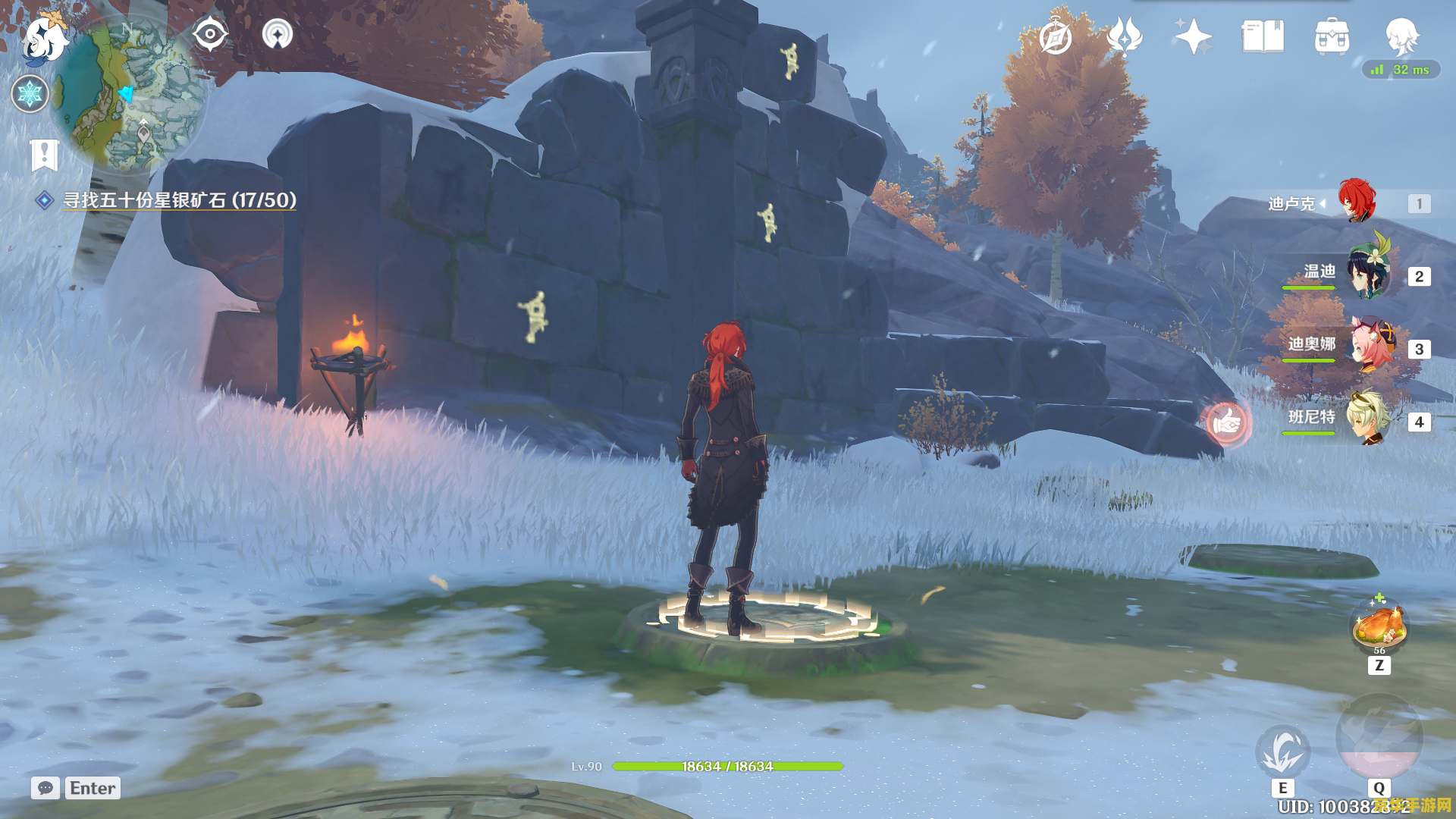The height and width of the screenshot is (819, 1456).
Task: Activate the elemental burst icon
Action: [x=1379, y=737]
